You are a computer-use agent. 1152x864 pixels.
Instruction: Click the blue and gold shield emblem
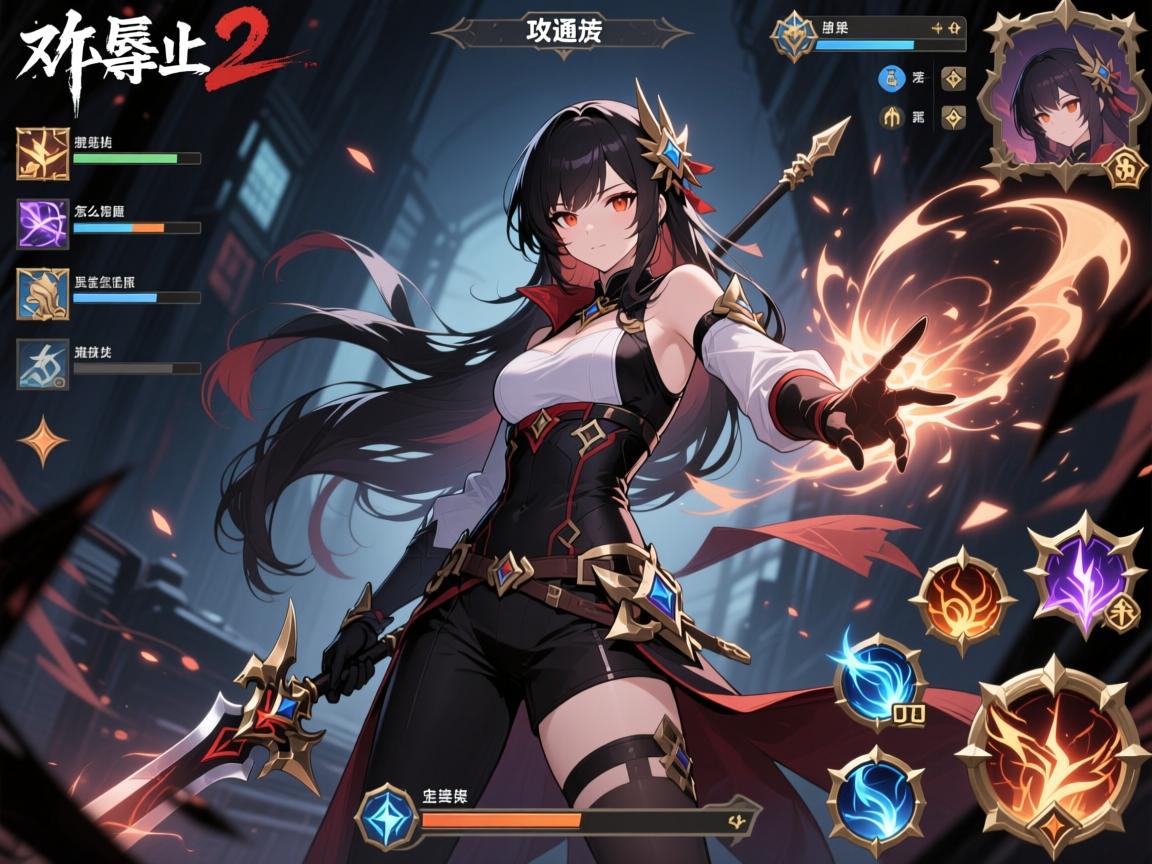coord(792,36)
